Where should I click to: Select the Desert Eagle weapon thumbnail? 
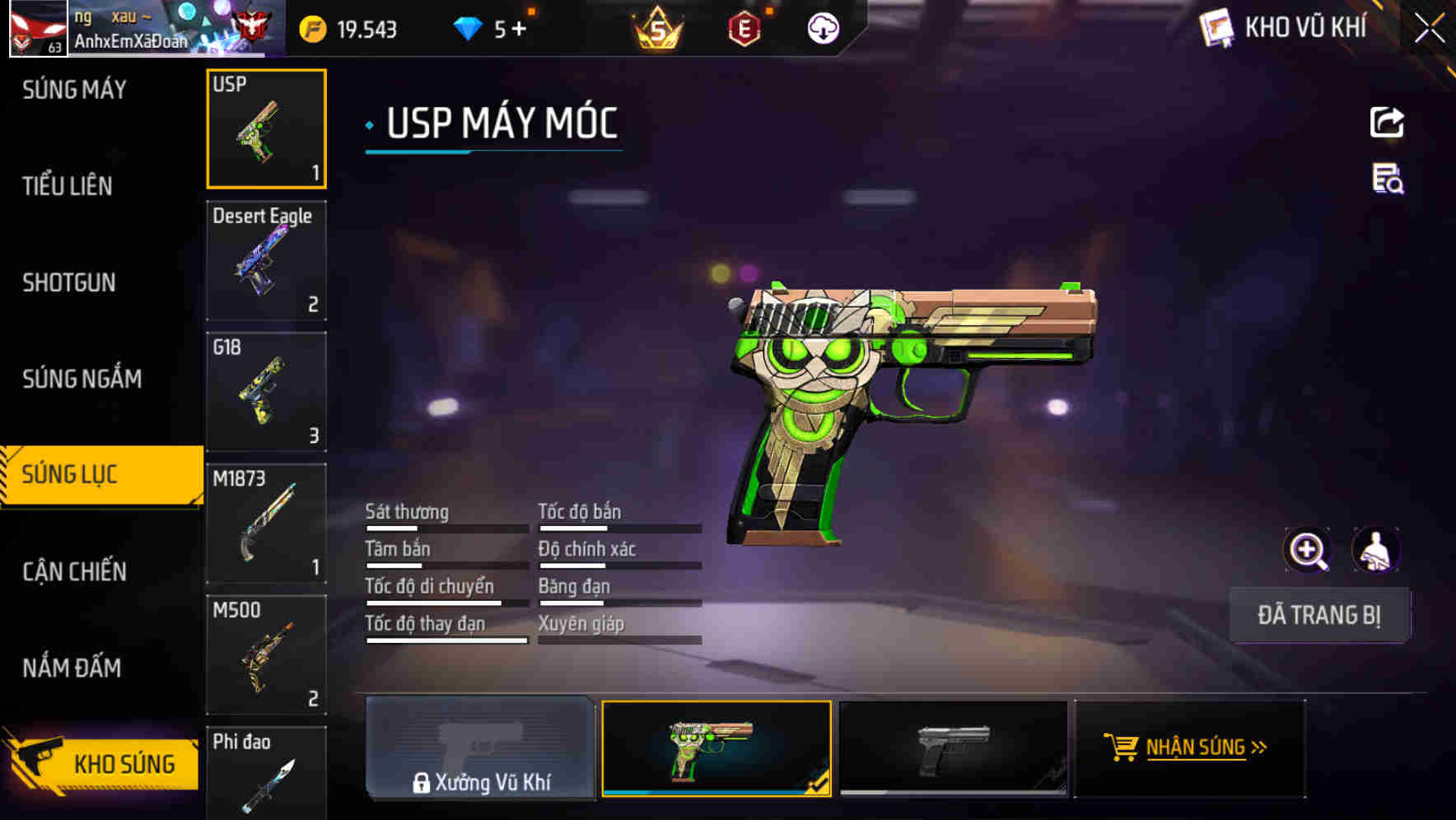pos(266,259)
